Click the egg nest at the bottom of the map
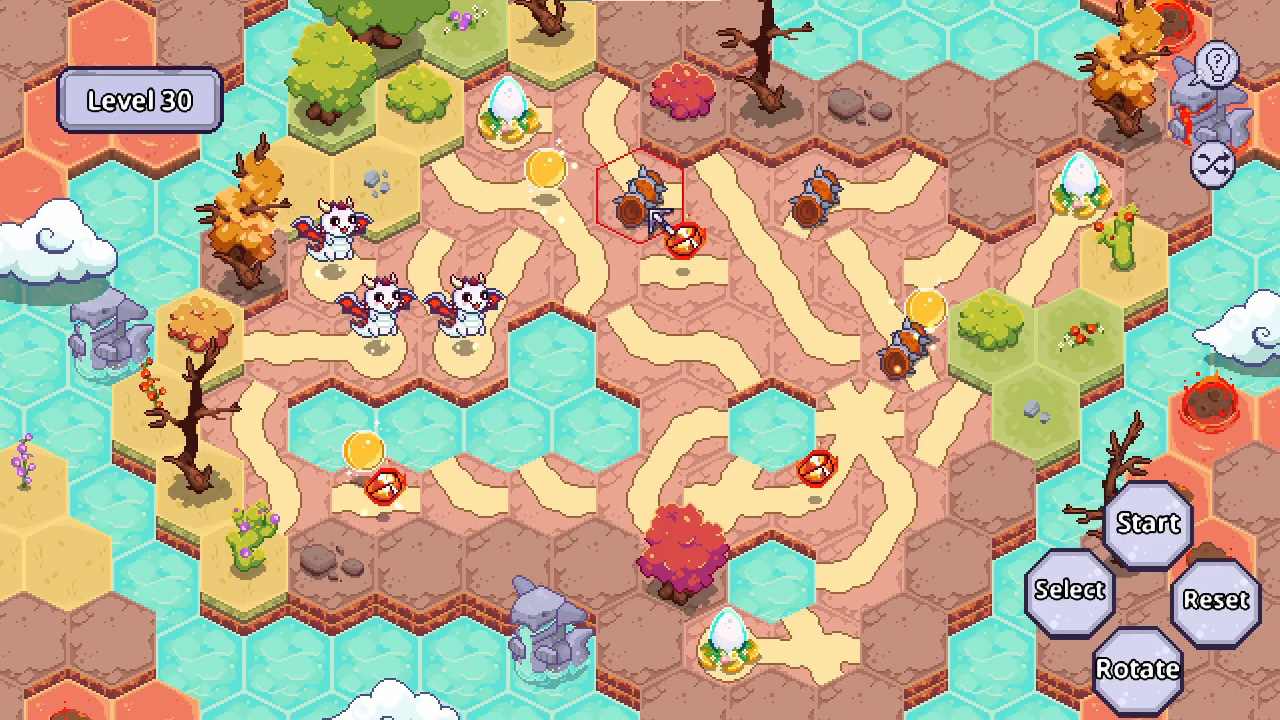 coord(730,640)
